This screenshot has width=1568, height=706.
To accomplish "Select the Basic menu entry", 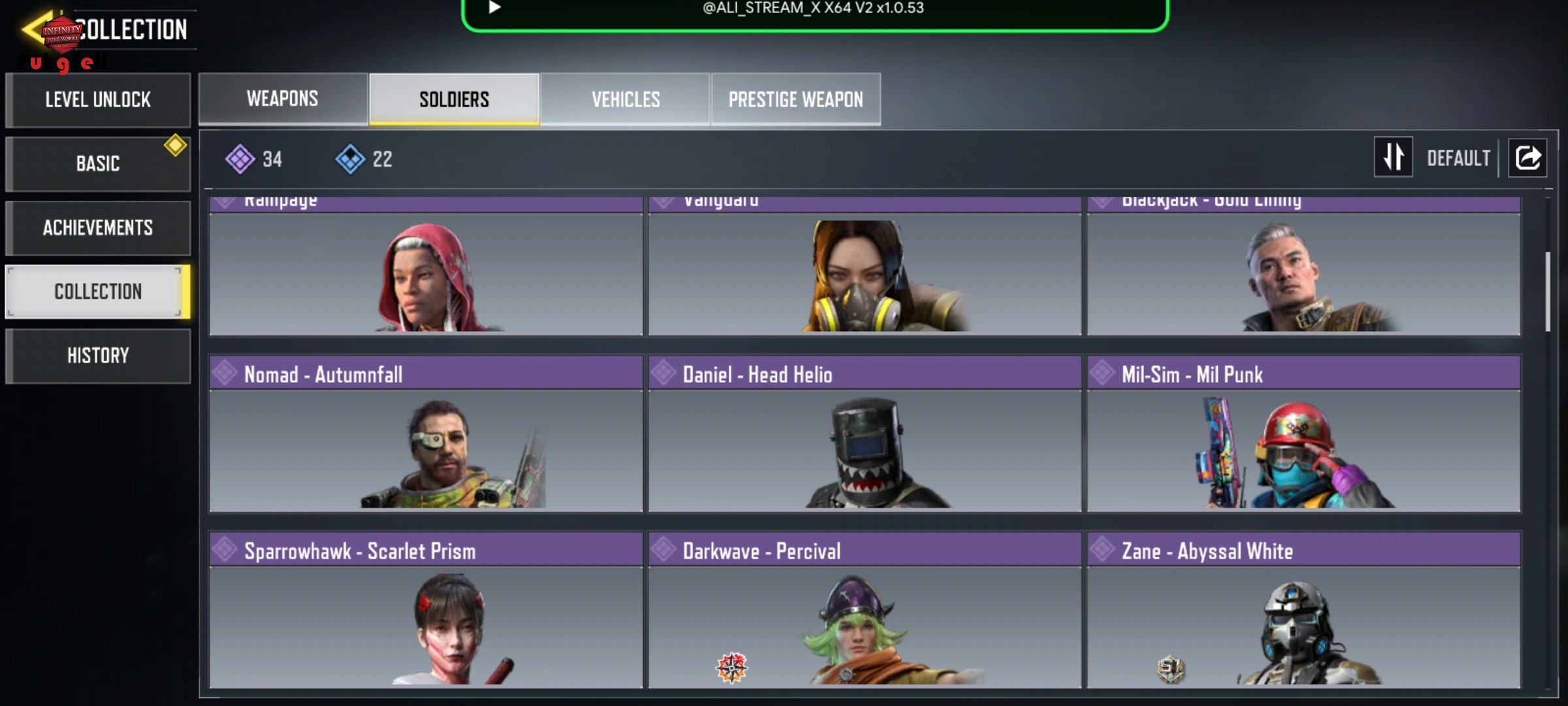I will tap(98, 163).
